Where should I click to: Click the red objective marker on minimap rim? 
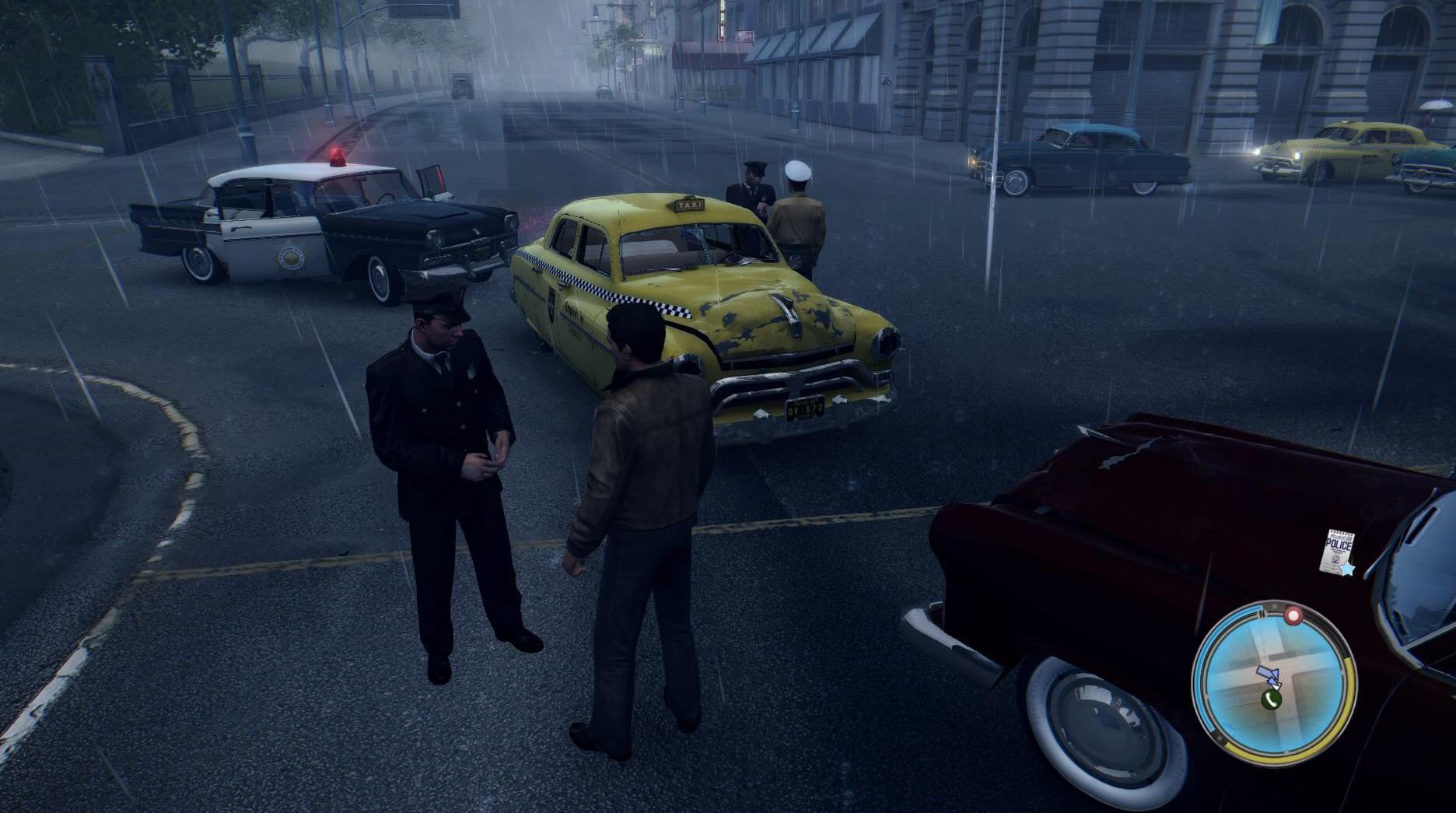[1293, 616]
